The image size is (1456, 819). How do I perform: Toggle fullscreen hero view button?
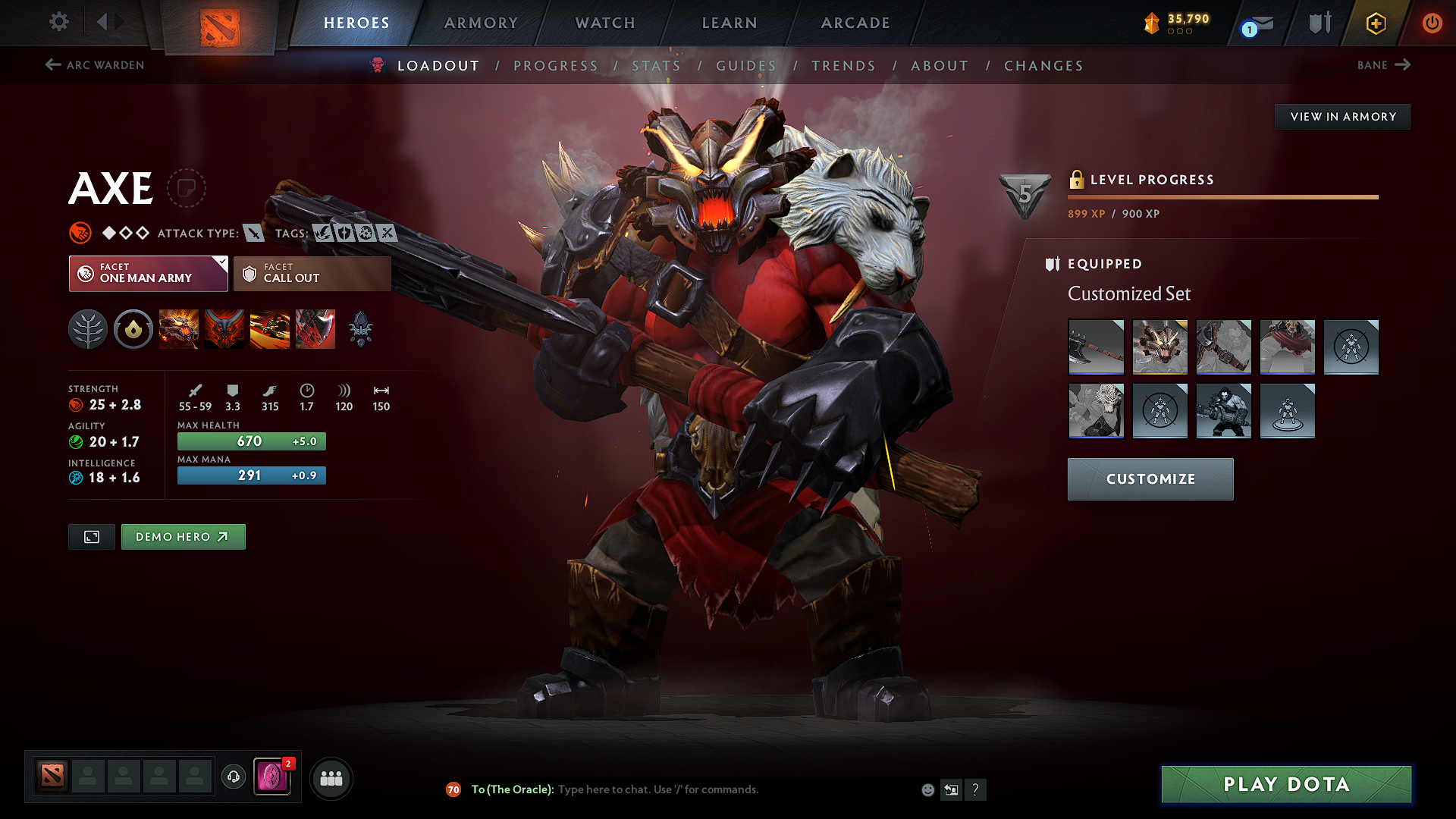[92, 537]
